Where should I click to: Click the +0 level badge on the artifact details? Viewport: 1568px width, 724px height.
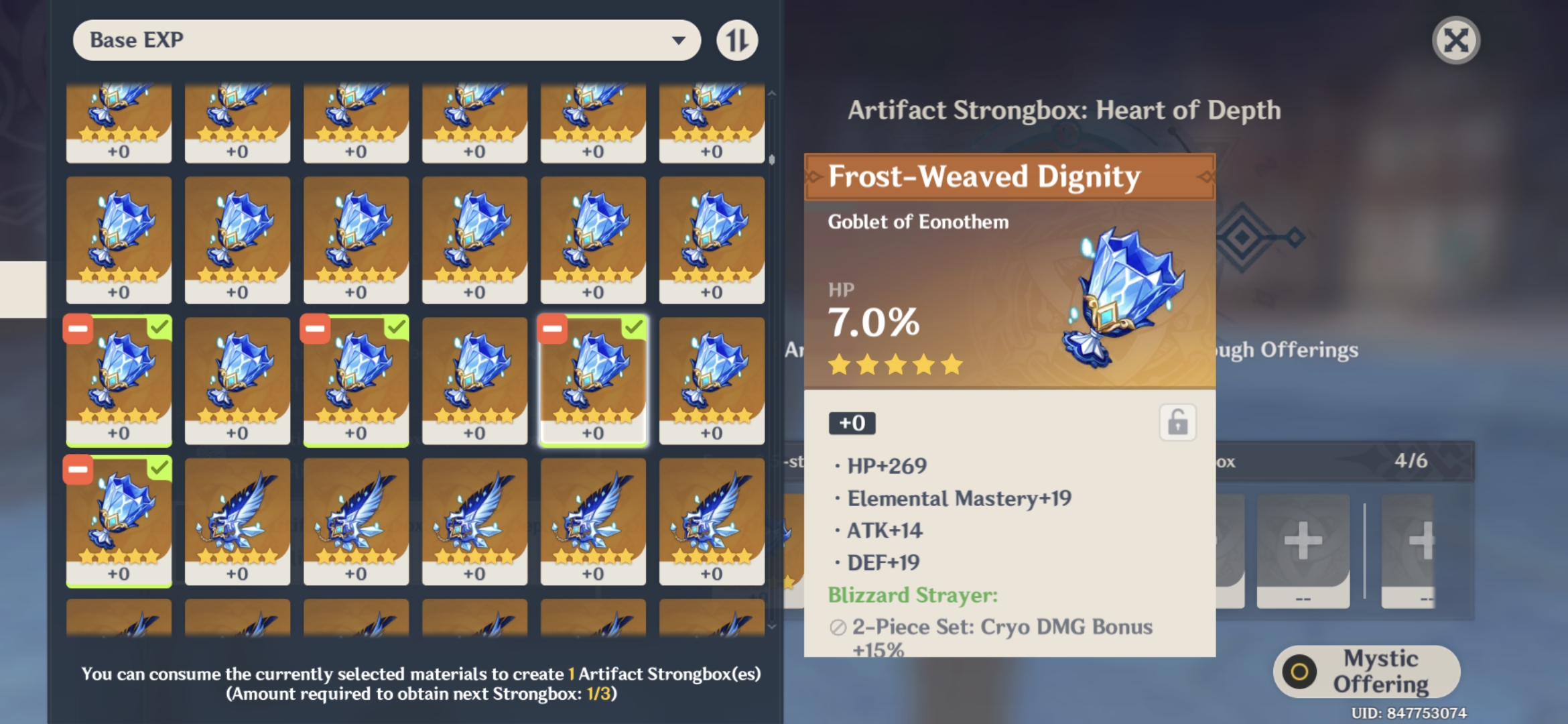click(x=852, y=422)
